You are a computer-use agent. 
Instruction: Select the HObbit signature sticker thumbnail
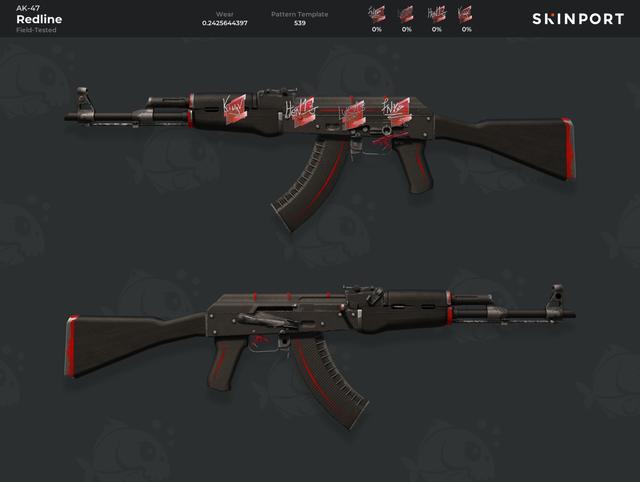tap(437, 14)
